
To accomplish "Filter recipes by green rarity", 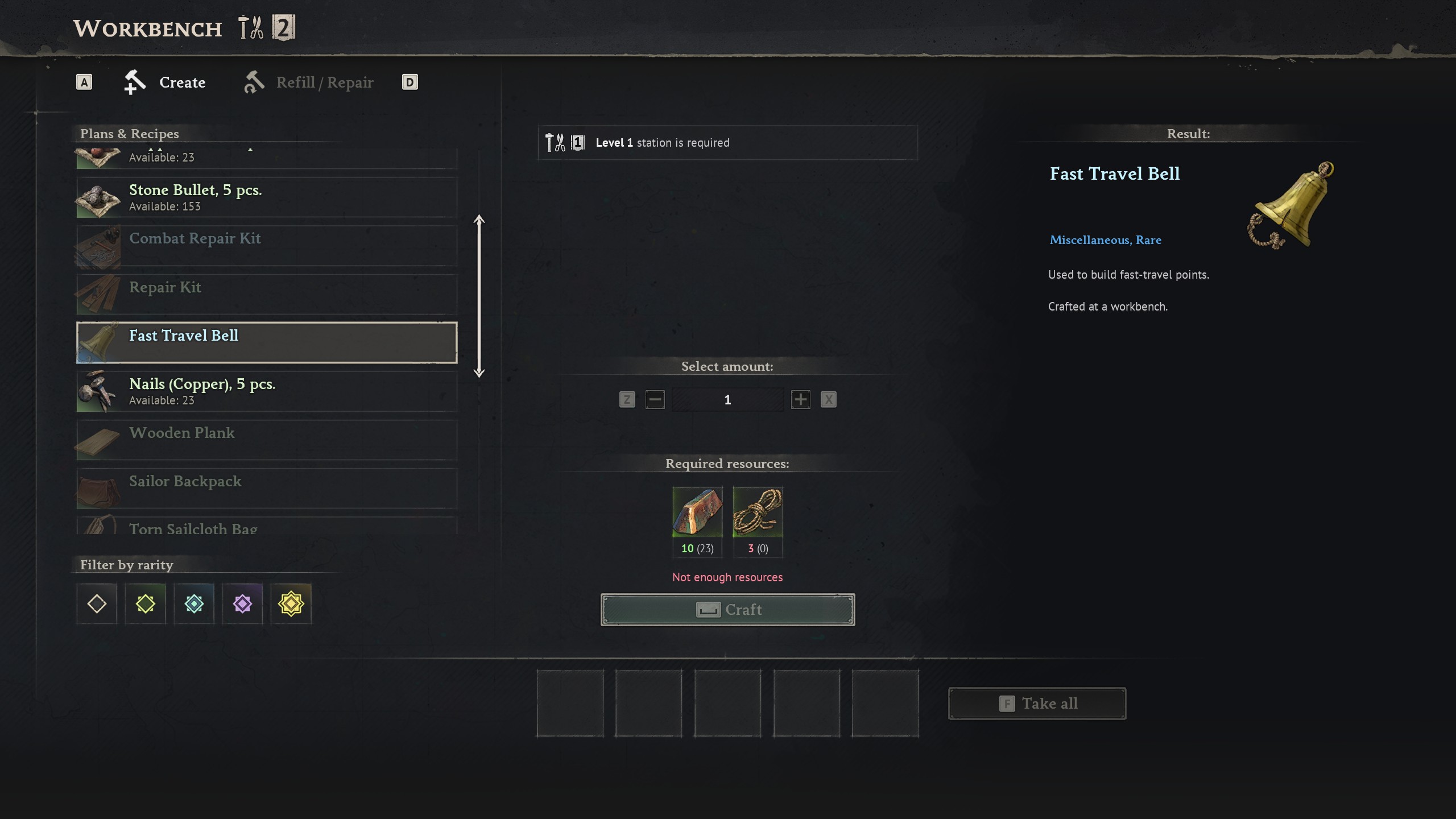I will click(x=145, y=603).
